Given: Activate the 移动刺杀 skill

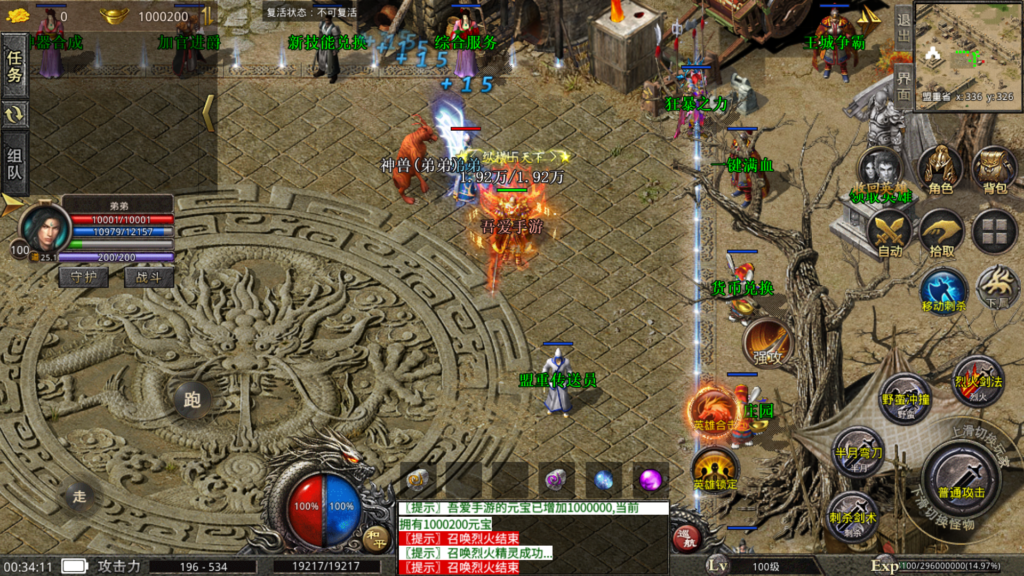Looking at the screenshot, I should (x=943, y=289).
